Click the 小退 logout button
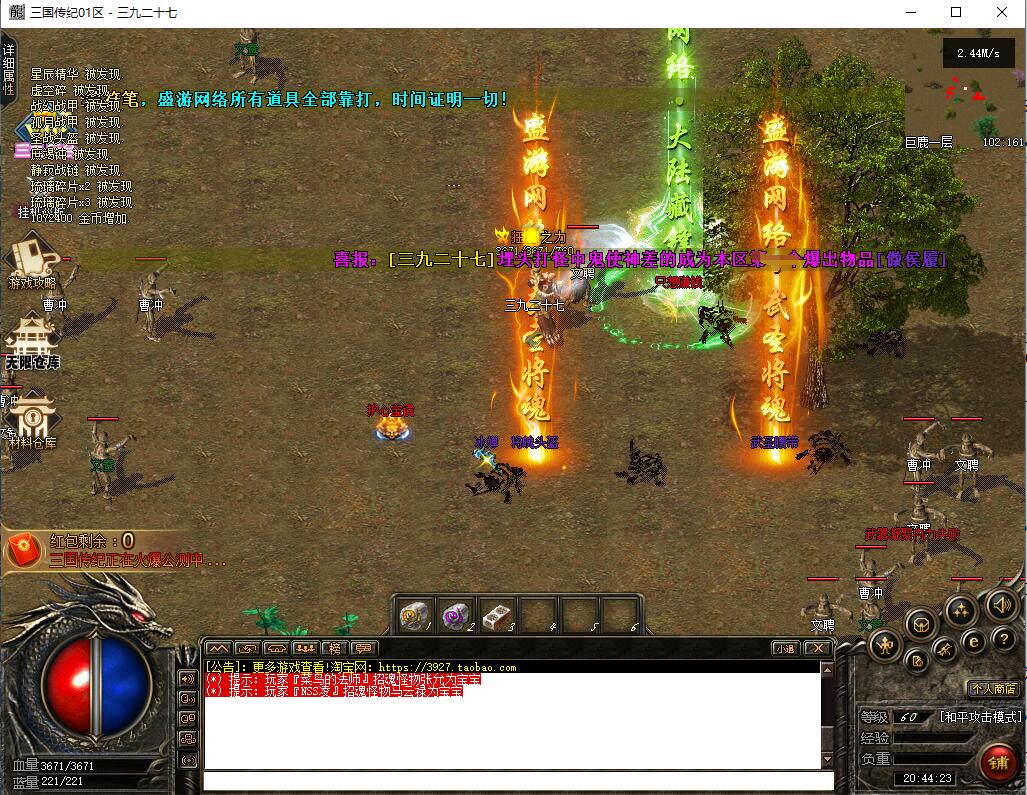The image size is (1027, 795). tap(785, 648)
